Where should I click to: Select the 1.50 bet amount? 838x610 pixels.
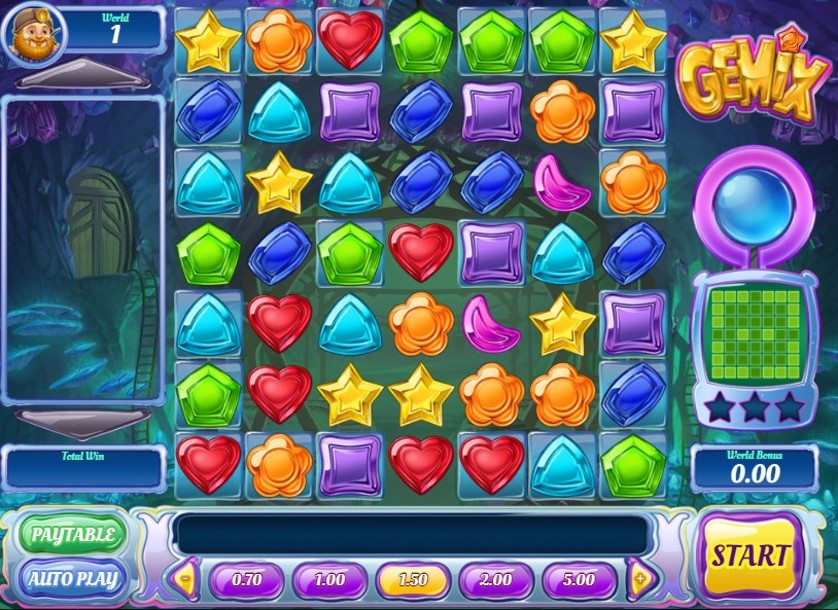coord(412,579)
